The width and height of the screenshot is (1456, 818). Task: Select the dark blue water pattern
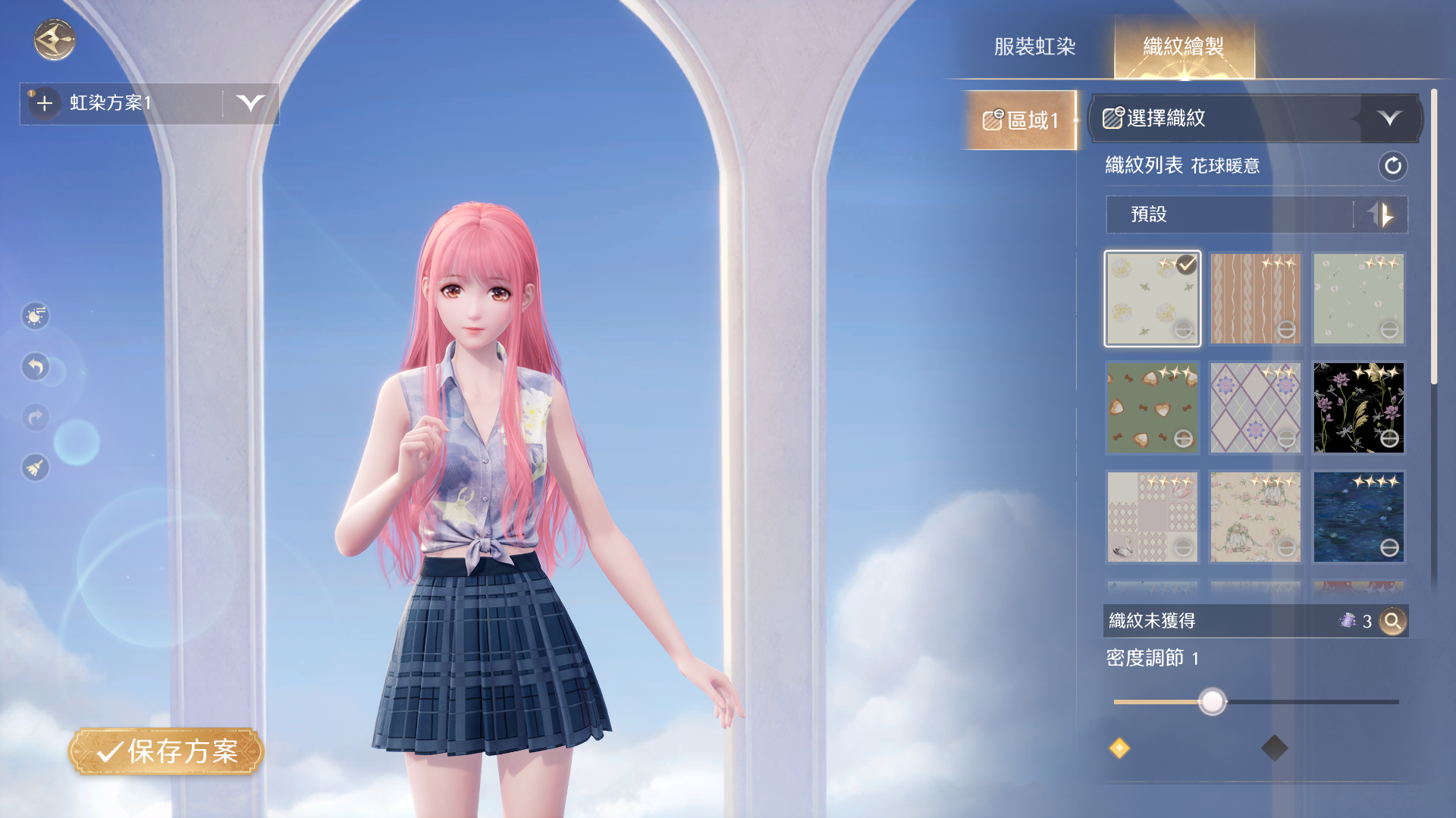[1358, 517]
